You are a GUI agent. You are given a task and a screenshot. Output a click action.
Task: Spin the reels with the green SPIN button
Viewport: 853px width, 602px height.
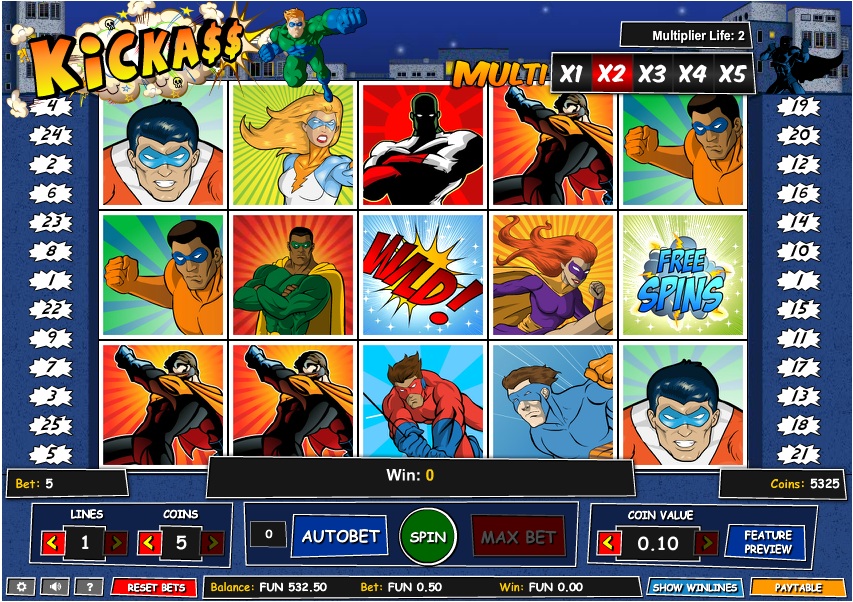click(x=428, y=536)
